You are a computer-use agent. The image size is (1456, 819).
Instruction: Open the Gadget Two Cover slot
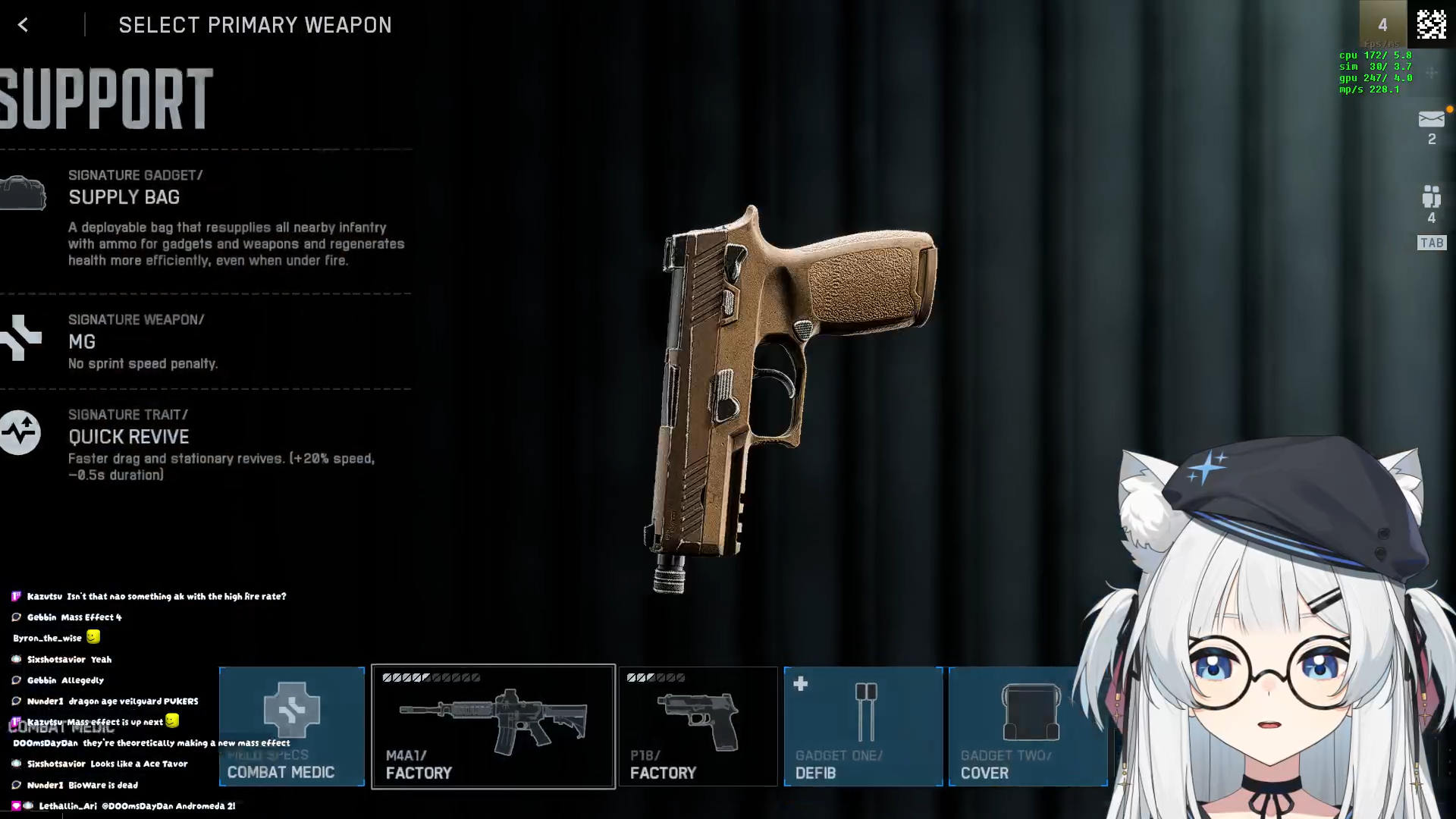1028,726
